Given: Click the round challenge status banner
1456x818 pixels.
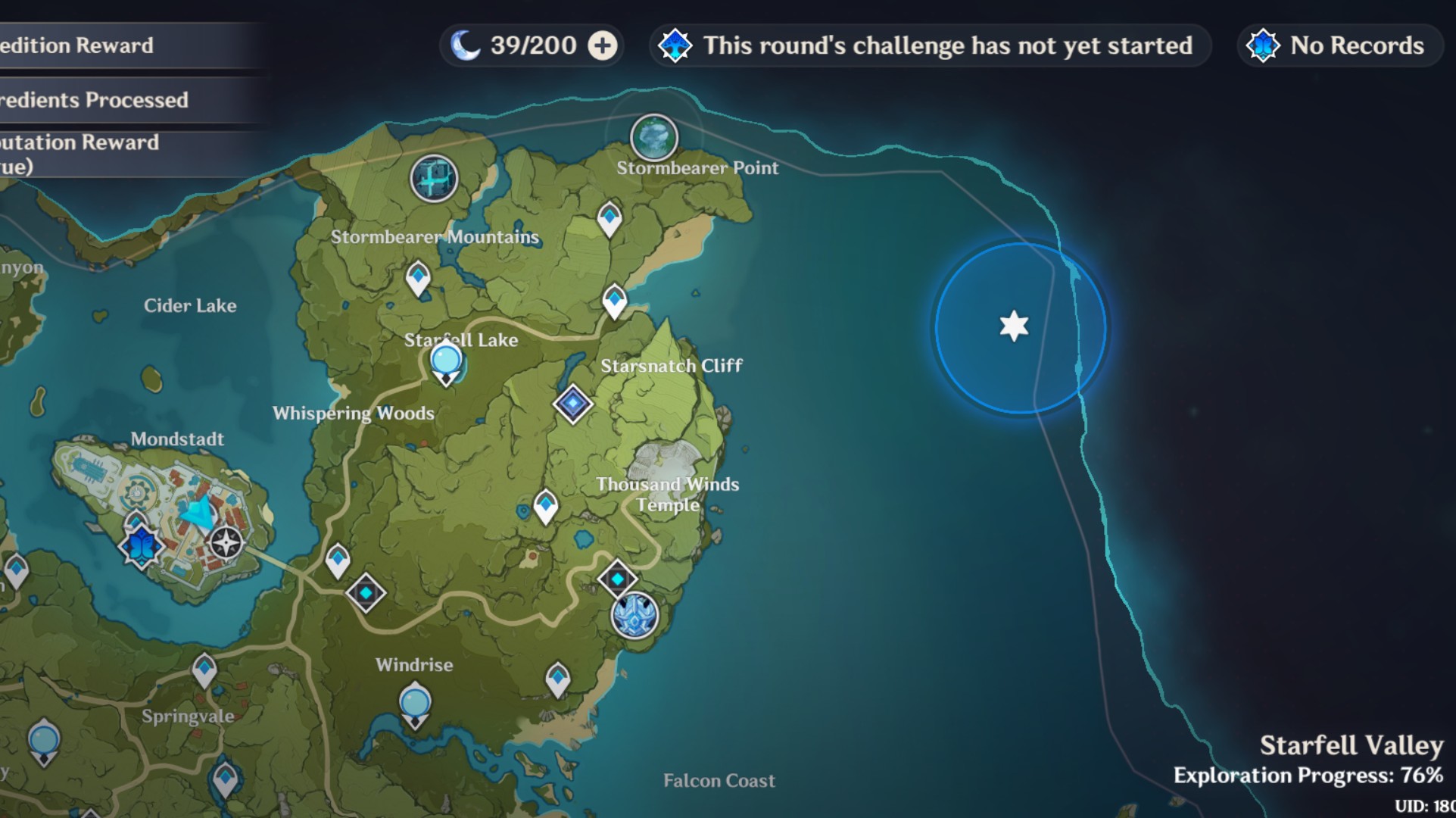Looking at the screenshot, I should pos(930,45).
